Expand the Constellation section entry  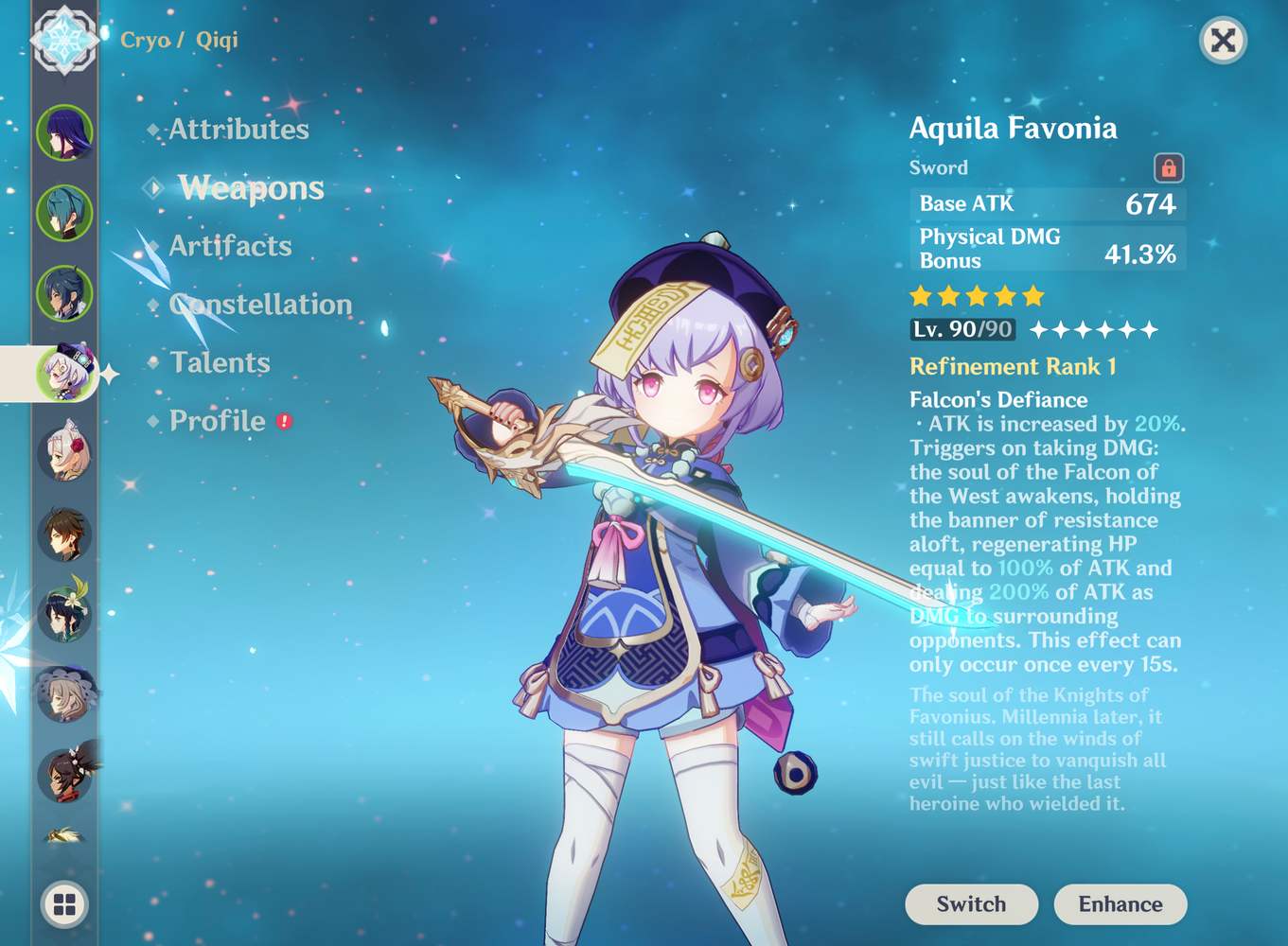click(x=260, y=305)
